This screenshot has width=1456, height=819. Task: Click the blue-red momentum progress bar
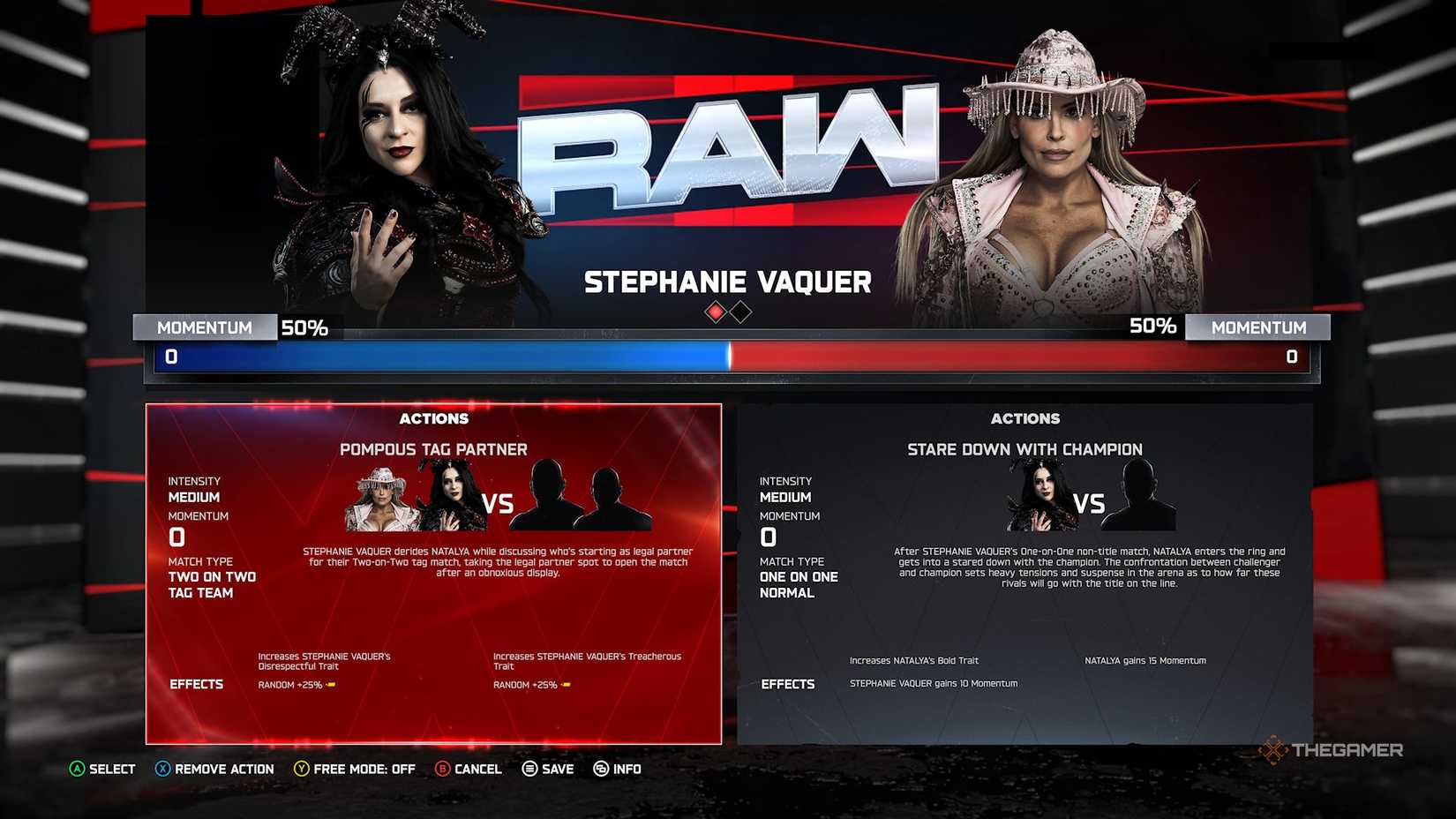731,357
